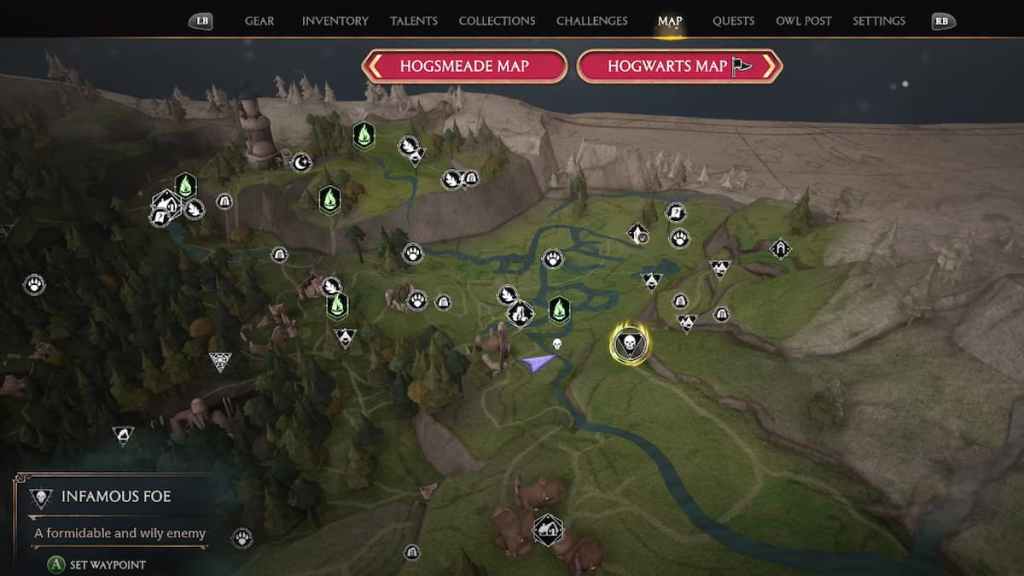Click the crescent moon marker near the tower
This screenshot has width=1024, height=576.
tap(301, 162)
